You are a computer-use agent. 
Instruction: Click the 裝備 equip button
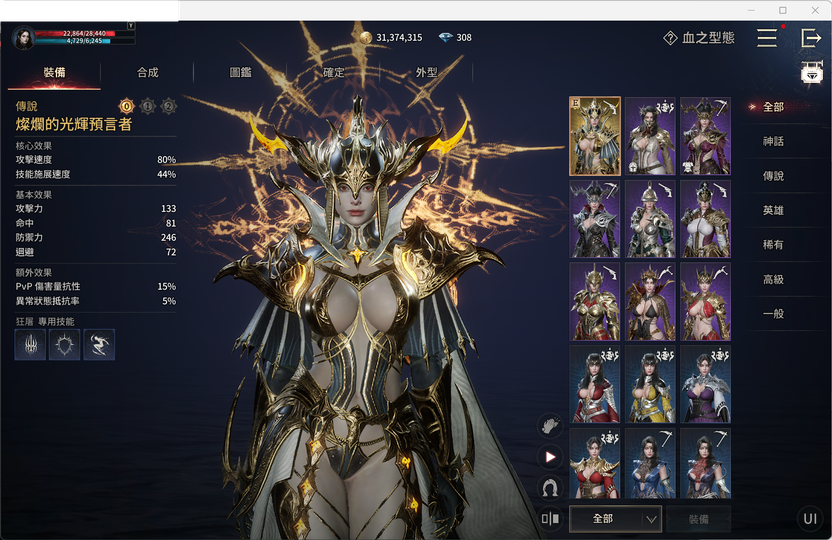tap(700, 519)
